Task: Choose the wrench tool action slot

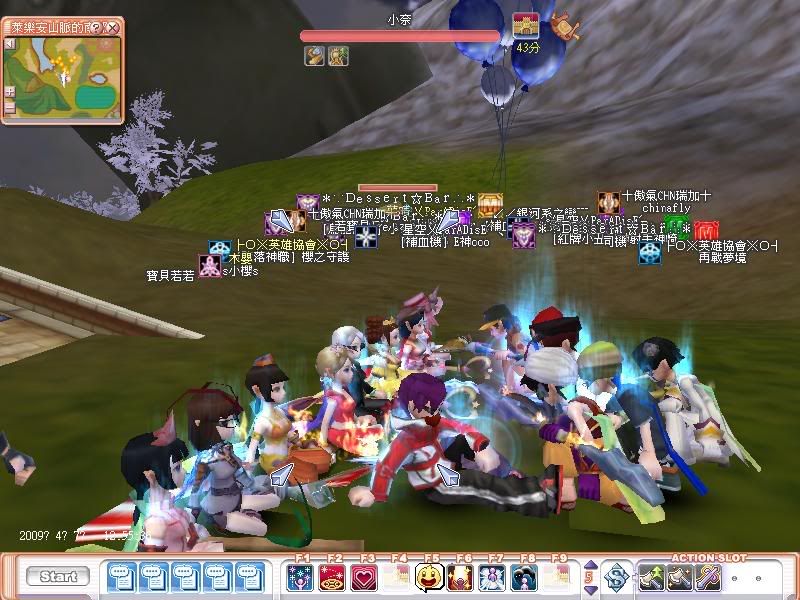Action: 709,576
